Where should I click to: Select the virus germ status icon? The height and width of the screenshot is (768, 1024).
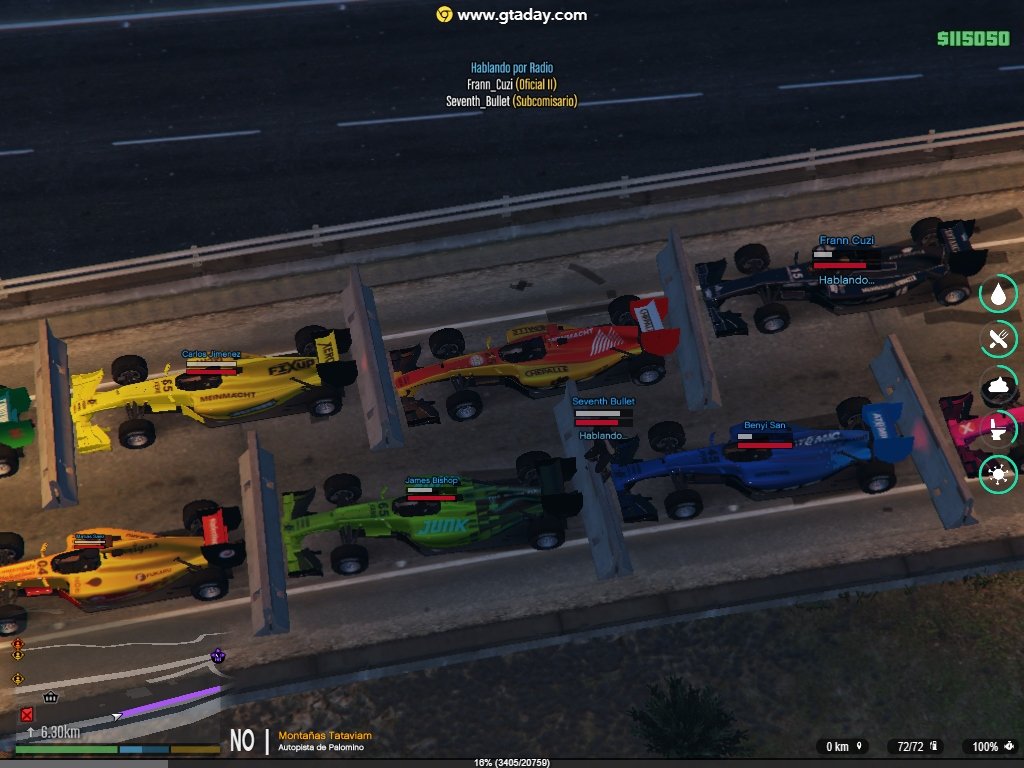[998, 474]
